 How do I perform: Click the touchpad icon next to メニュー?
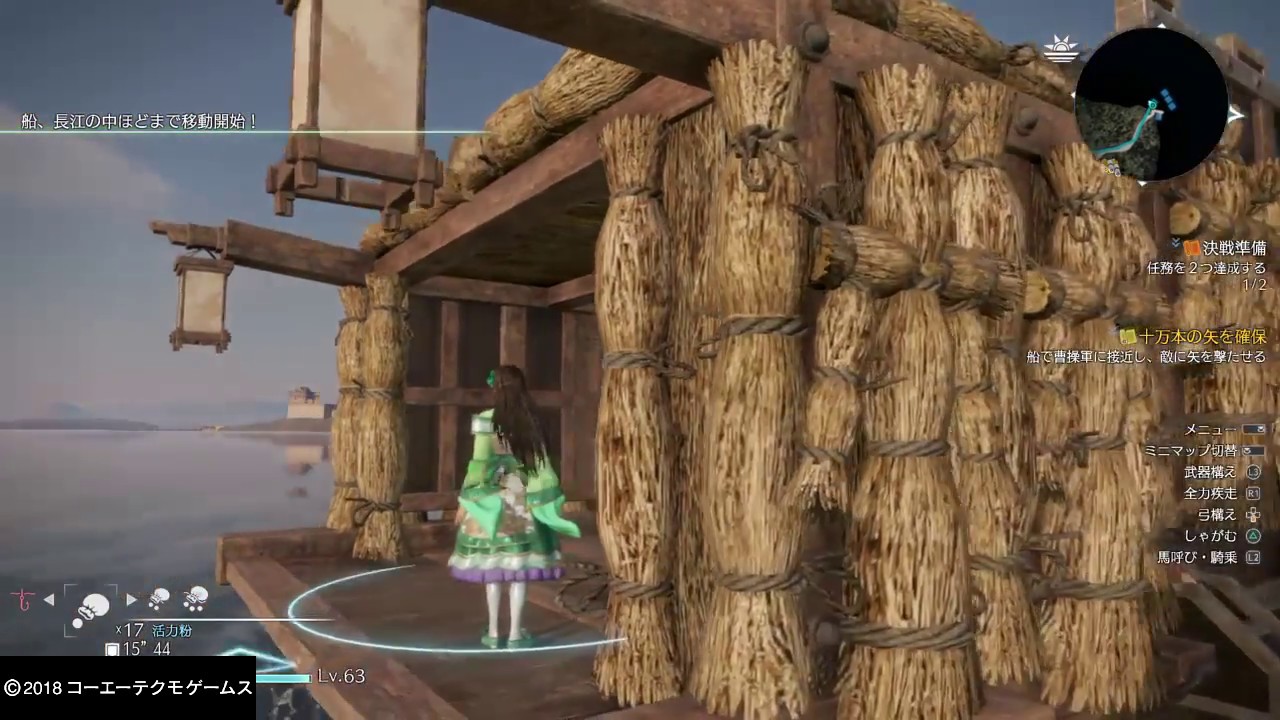[x=1255, y=429]
